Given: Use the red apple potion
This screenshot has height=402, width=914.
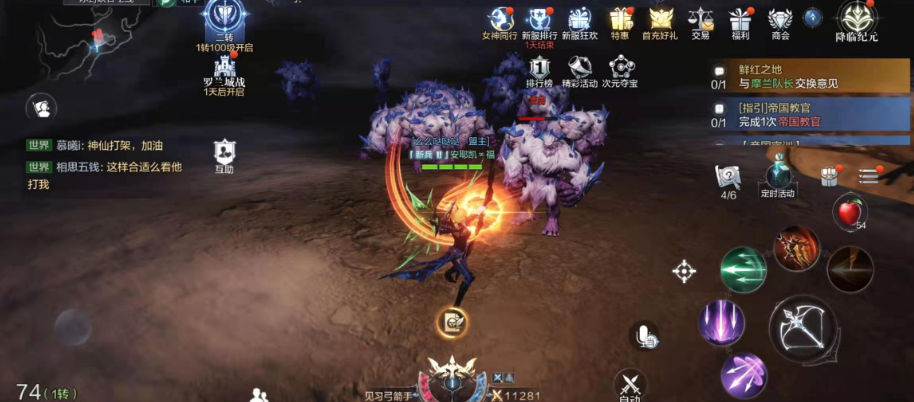Looking at the screenshot, I should (x=849, y=212).
